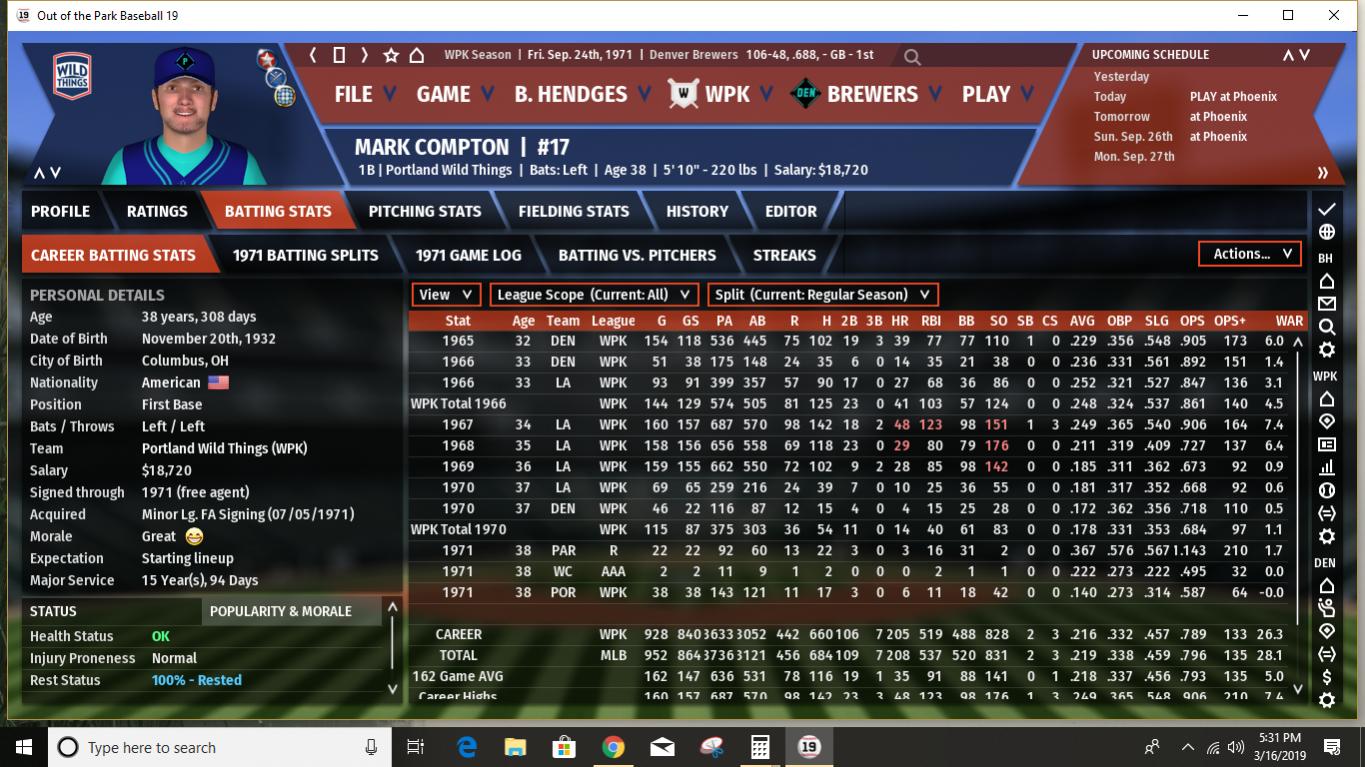Select the FIELDING STATS tab
The image size is (1365, 767).
pos(573,211)
